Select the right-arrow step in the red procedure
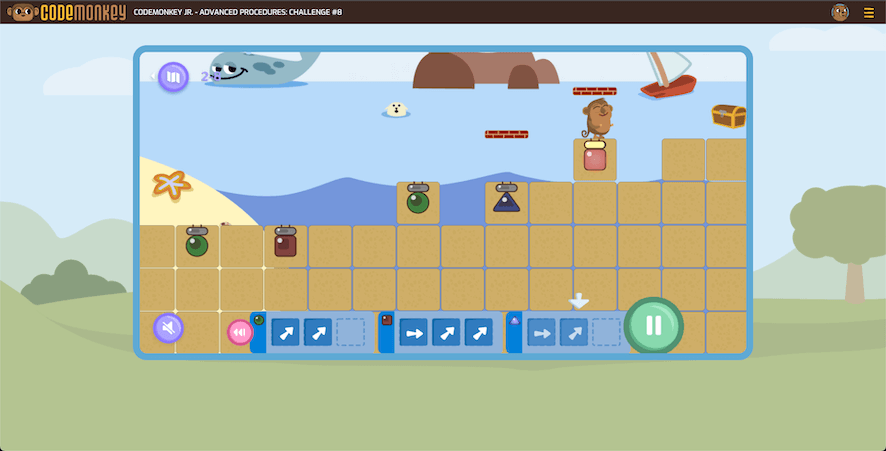886x451 pixels. (414, 332)
